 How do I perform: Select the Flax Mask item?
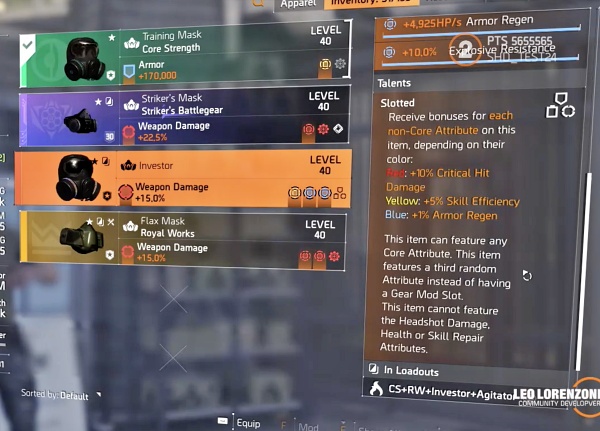185,238
